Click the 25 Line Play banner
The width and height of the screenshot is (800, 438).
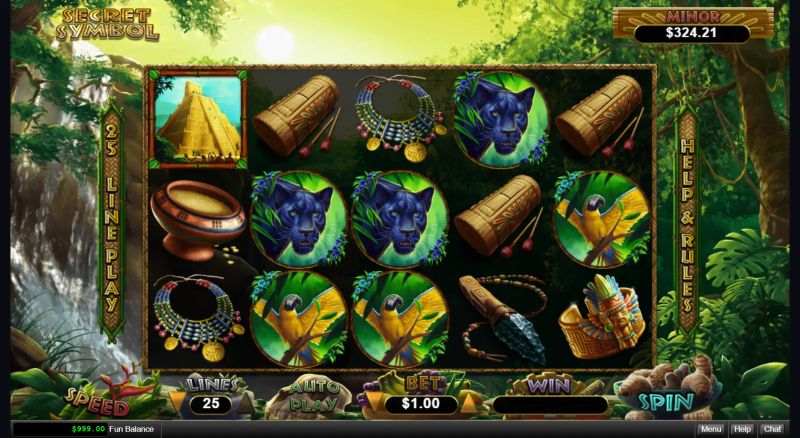(x=111, y=220)
